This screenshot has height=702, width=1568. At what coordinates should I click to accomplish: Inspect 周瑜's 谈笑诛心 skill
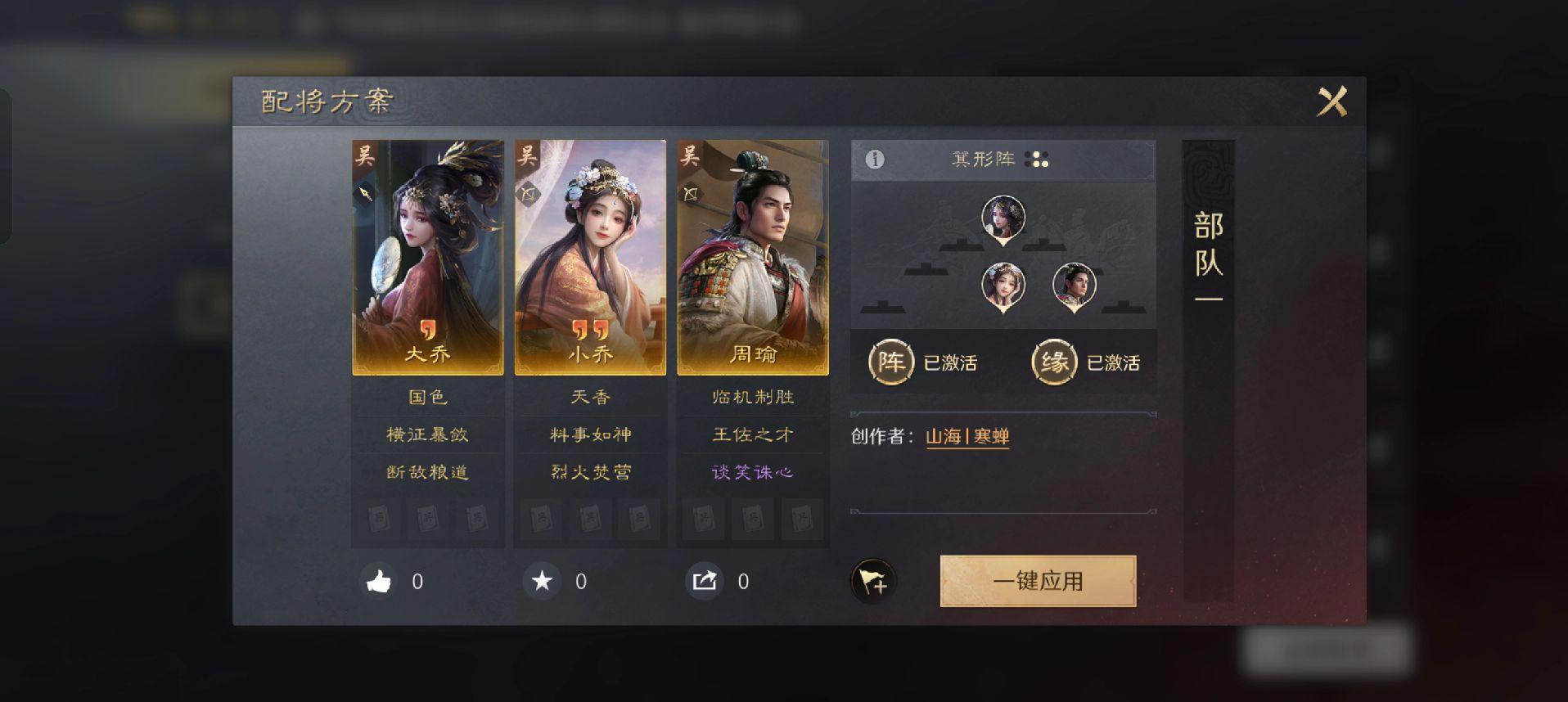pyautogui.click(x=753, y=472)
